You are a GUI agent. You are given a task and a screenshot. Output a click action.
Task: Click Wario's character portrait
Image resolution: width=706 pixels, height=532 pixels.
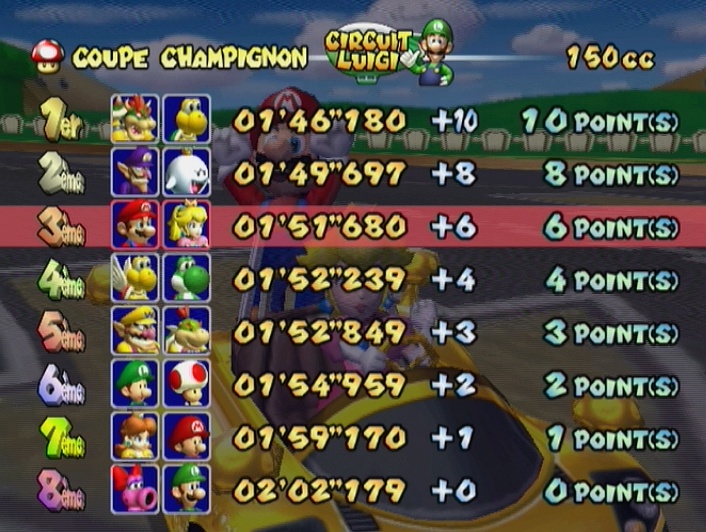point(135,331)
